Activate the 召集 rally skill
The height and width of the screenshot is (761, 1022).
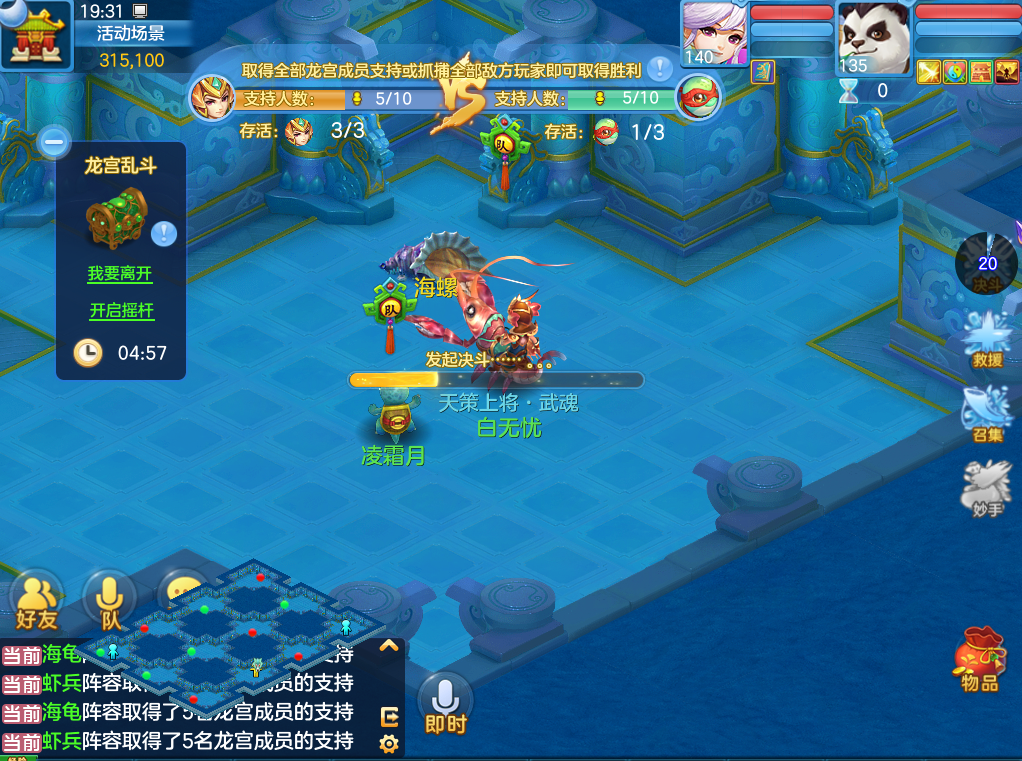click(986, 413)
